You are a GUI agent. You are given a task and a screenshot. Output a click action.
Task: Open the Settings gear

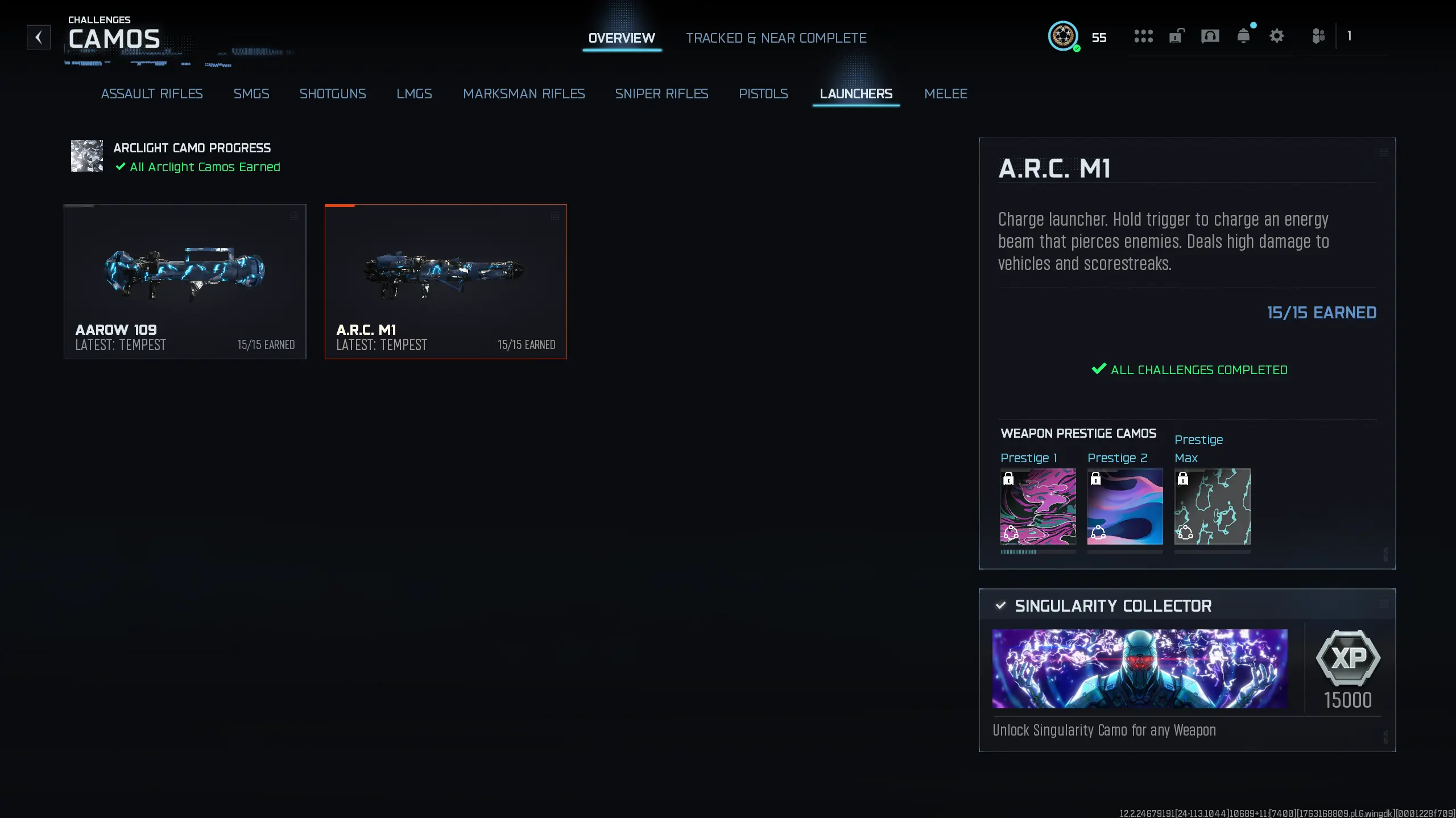pyautogui.click(x=1277, y=36)
